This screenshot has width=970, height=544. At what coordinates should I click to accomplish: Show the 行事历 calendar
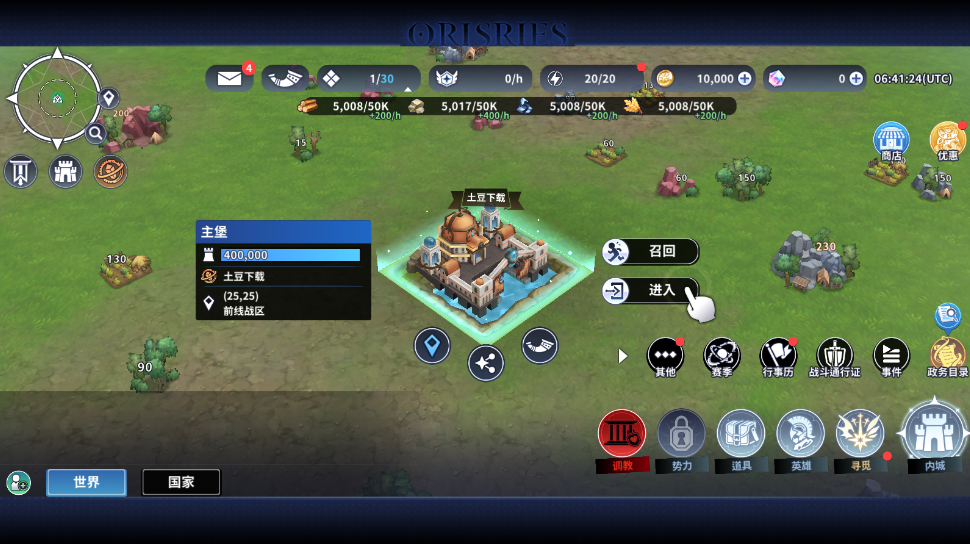tap(778, 356)
